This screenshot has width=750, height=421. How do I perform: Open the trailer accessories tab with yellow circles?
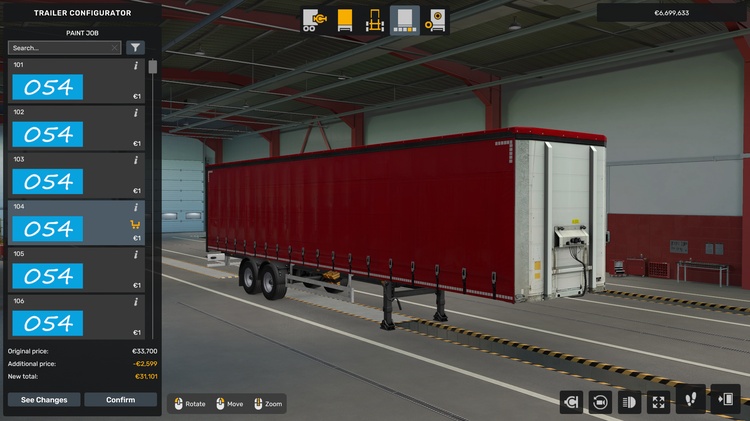point(436,20)
